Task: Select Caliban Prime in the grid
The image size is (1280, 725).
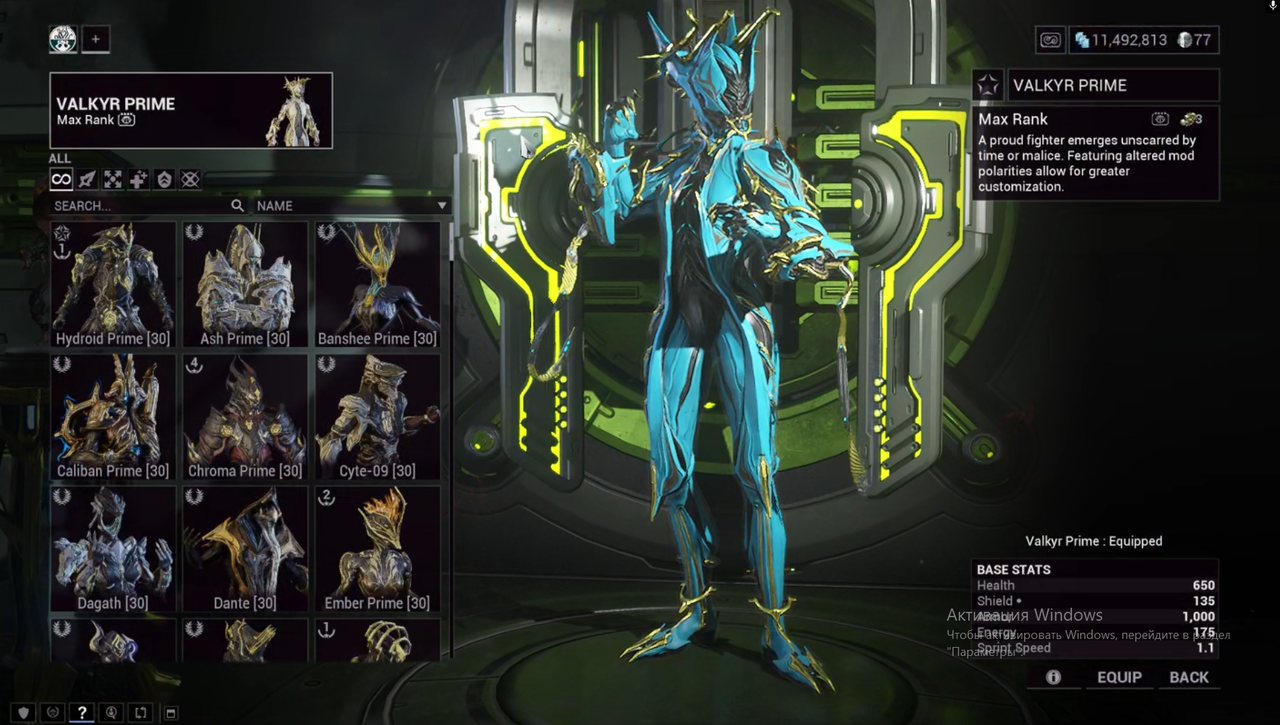Action: tap(113, 417)
